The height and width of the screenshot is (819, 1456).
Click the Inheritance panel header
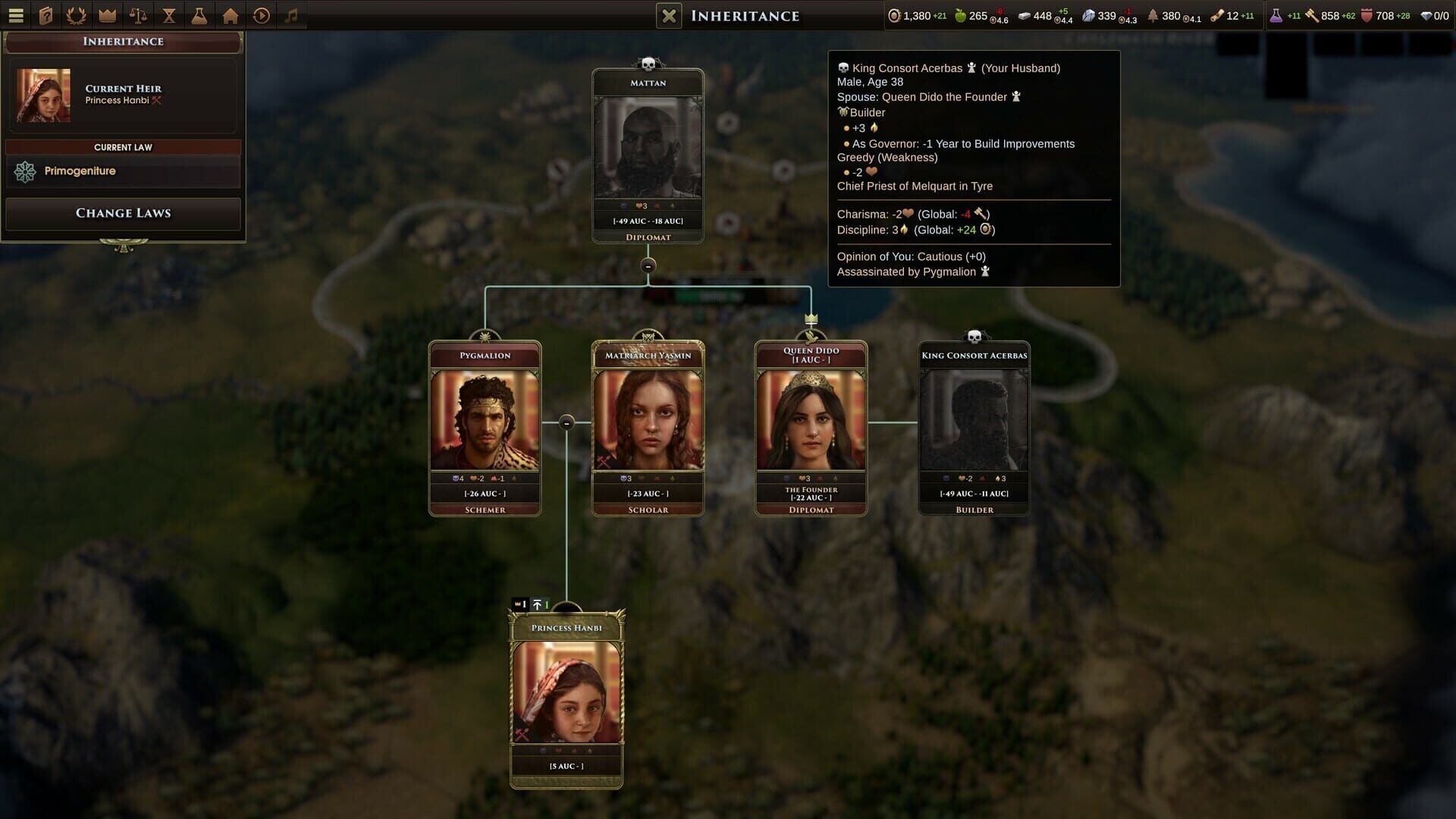tap(123, 42)
